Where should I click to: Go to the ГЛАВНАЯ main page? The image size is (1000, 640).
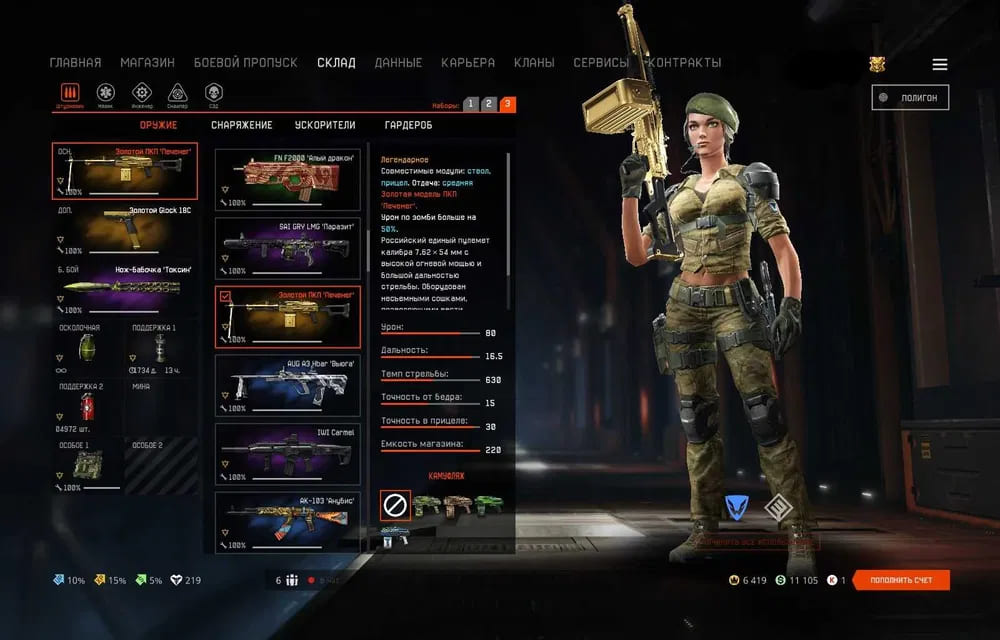pyautogui.click(x=75, y=62)
